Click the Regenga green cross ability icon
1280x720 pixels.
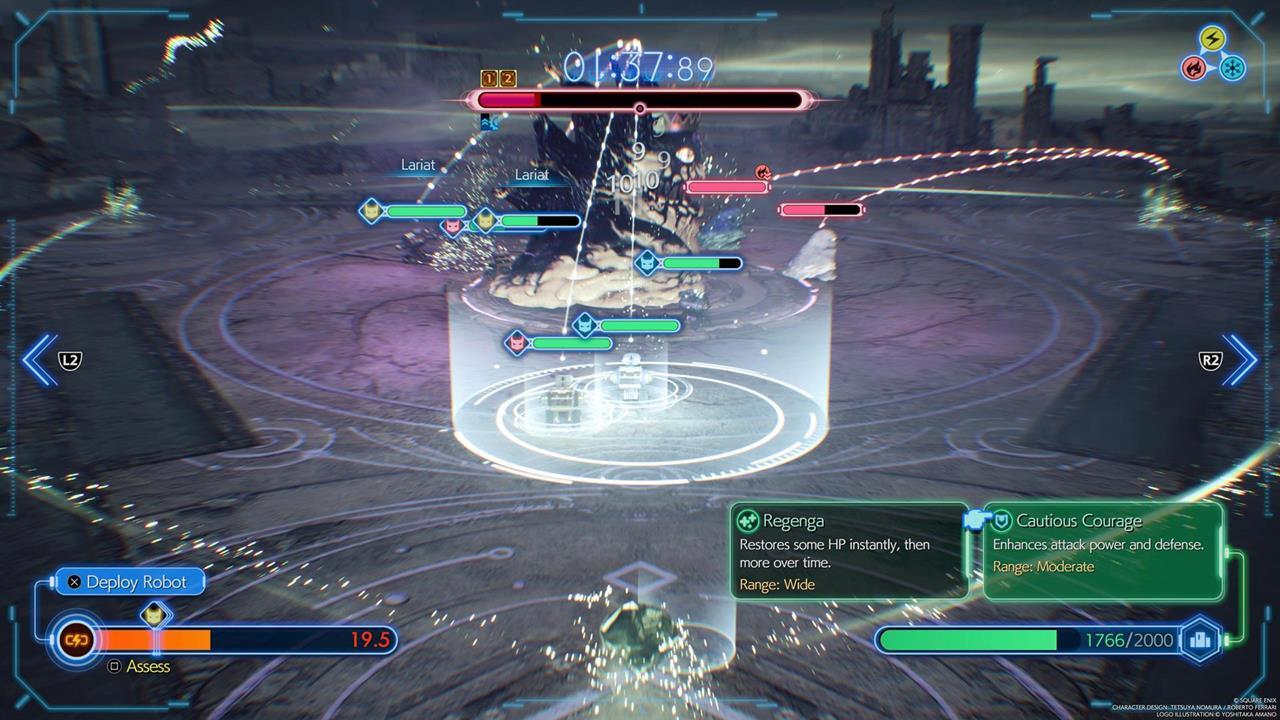[746, 521]
